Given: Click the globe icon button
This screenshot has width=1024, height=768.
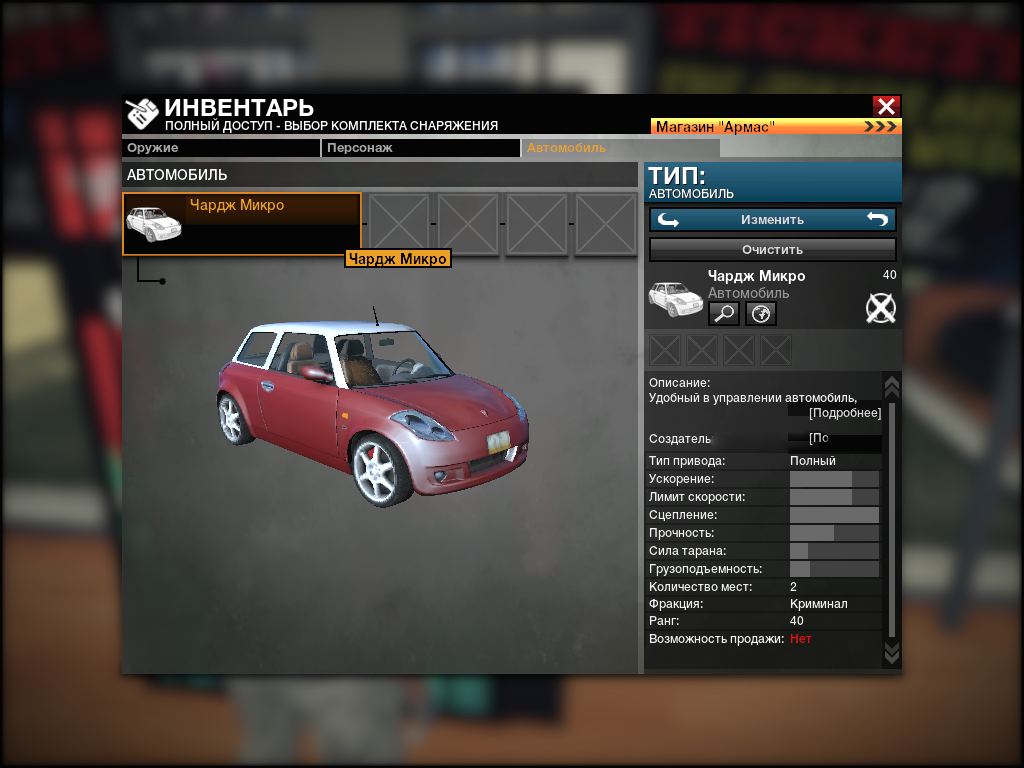Looking at the screenshot, I should (x=761, y=314).
